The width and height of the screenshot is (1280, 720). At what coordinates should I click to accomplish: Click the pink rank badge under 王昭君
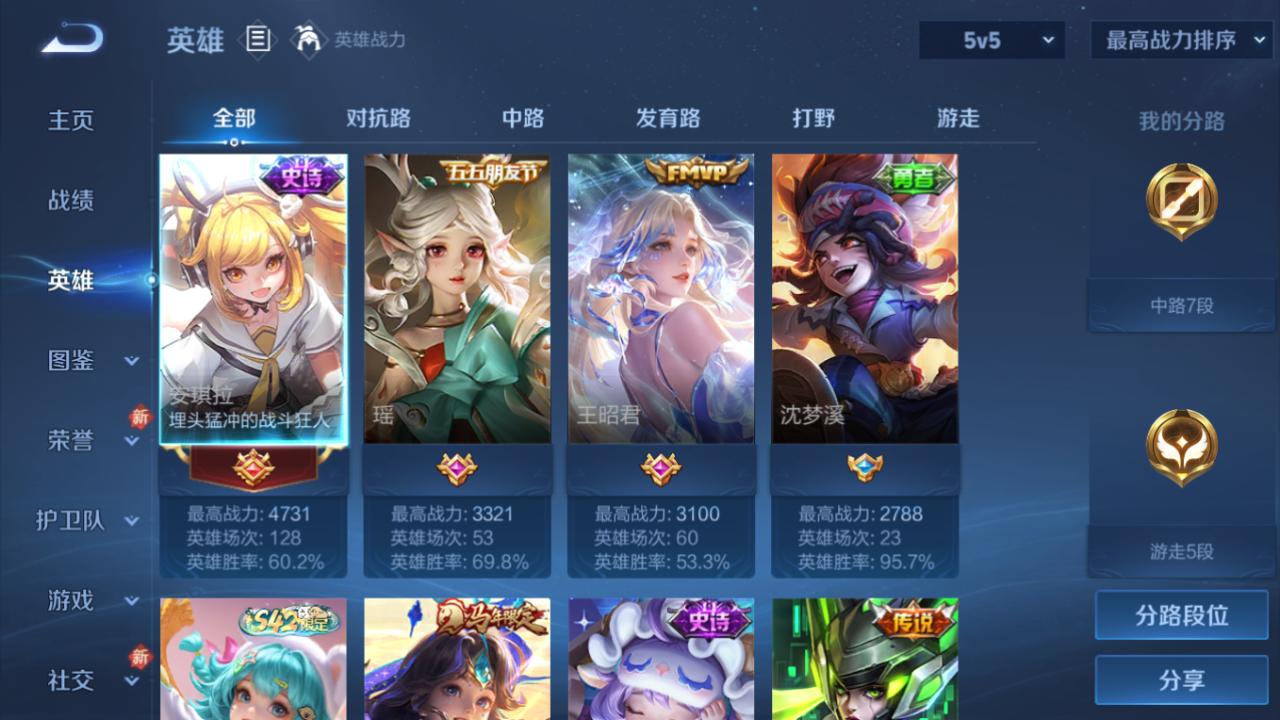pos(661,467)
